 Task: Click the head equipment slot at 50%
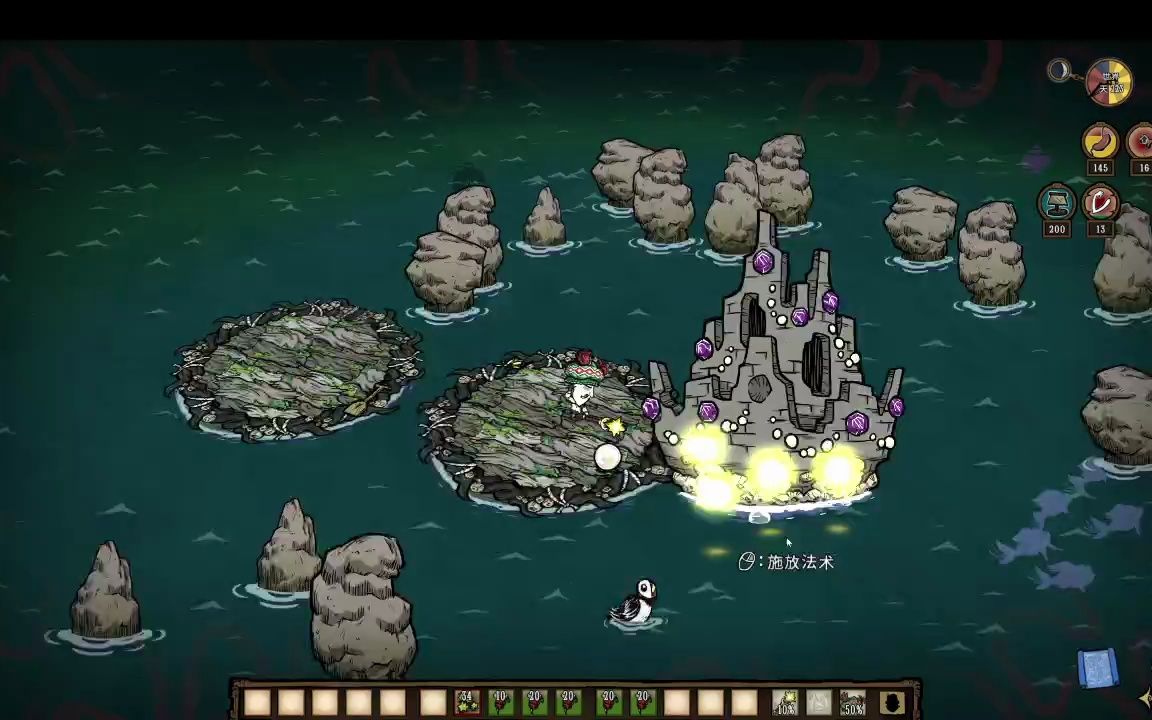(x=853, y=703)
